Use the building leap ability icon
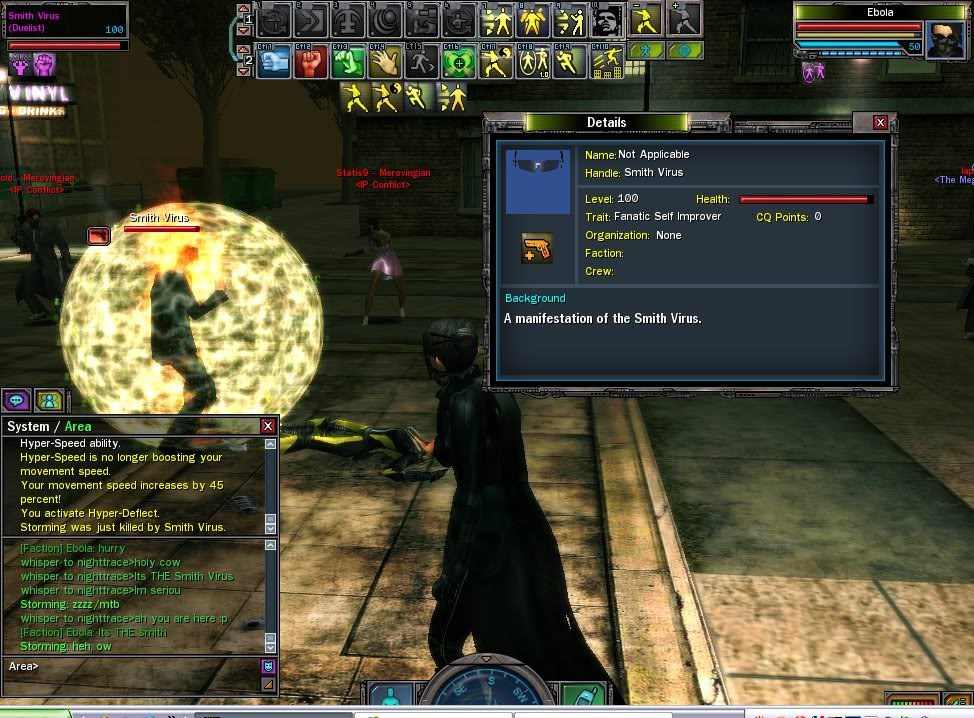 [605, 62]
